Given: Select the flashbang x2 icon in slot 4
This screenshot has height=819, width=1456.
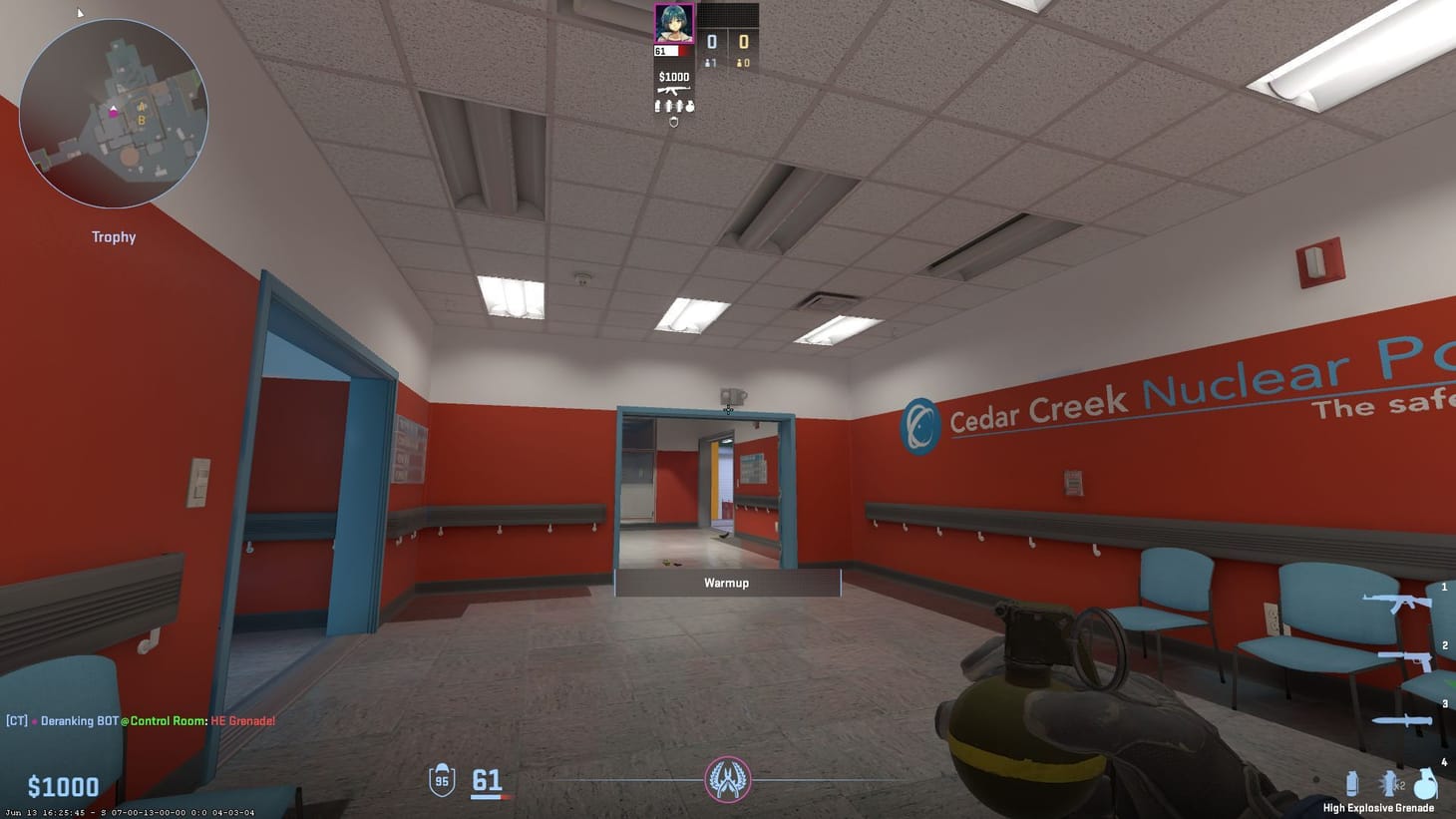Looking at the screenshot, I should tap(1390, 783).
